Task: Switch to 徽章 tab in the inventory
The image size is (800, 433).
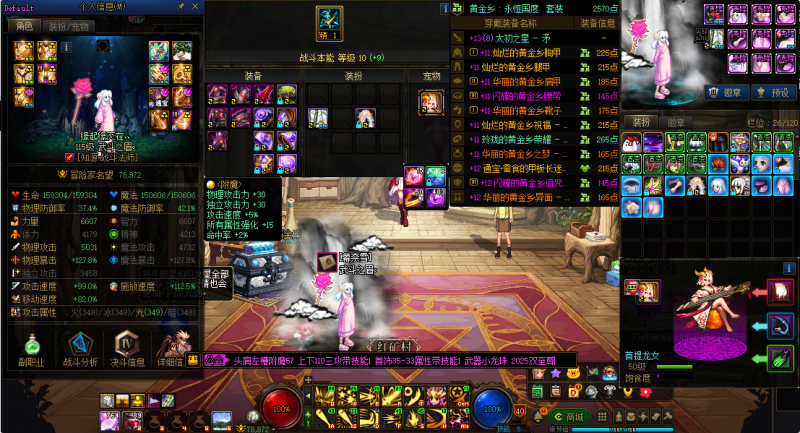Action: point(677,122)
